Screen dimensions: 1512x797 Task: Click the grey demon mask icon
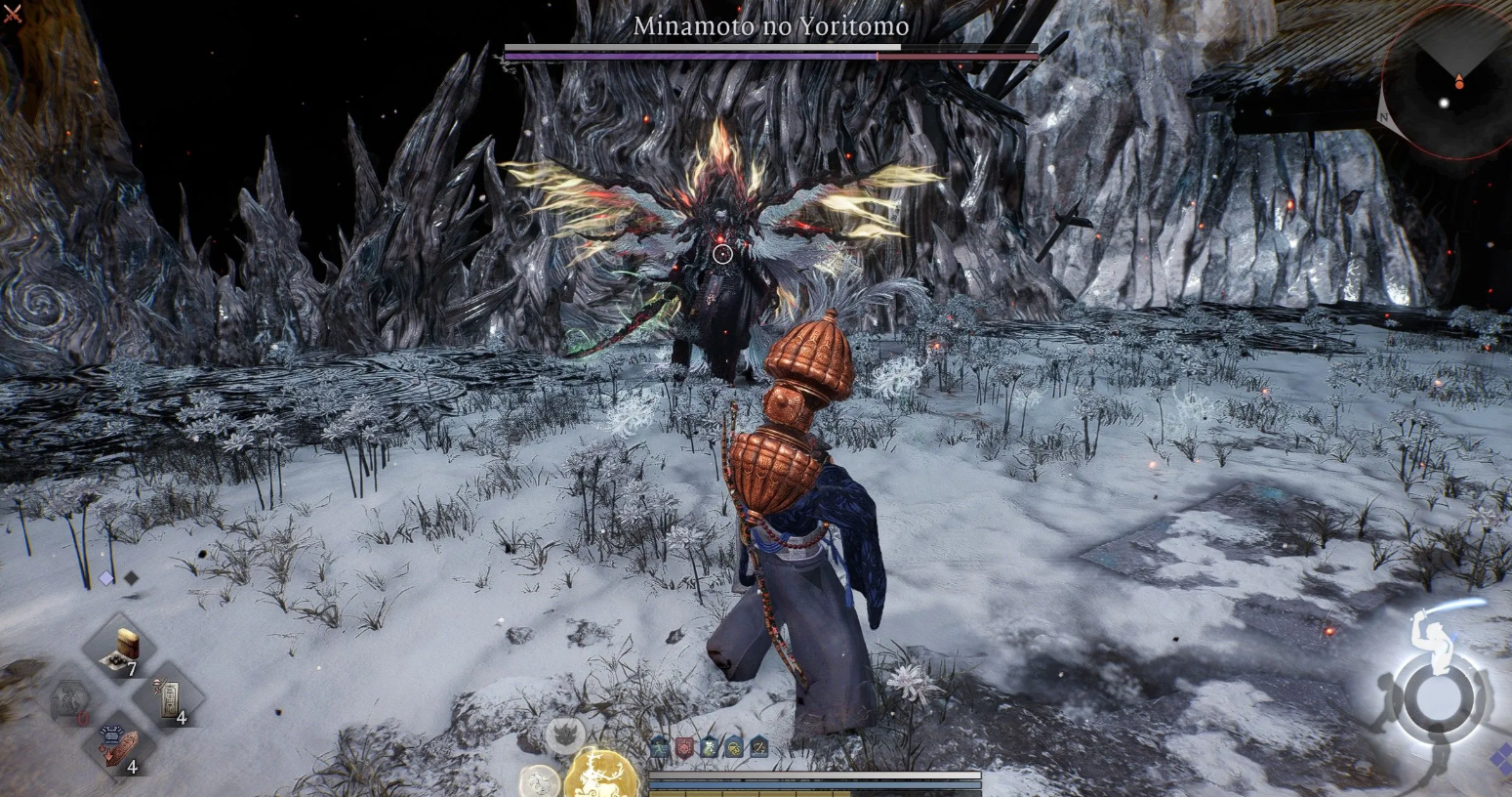point(565,734)
